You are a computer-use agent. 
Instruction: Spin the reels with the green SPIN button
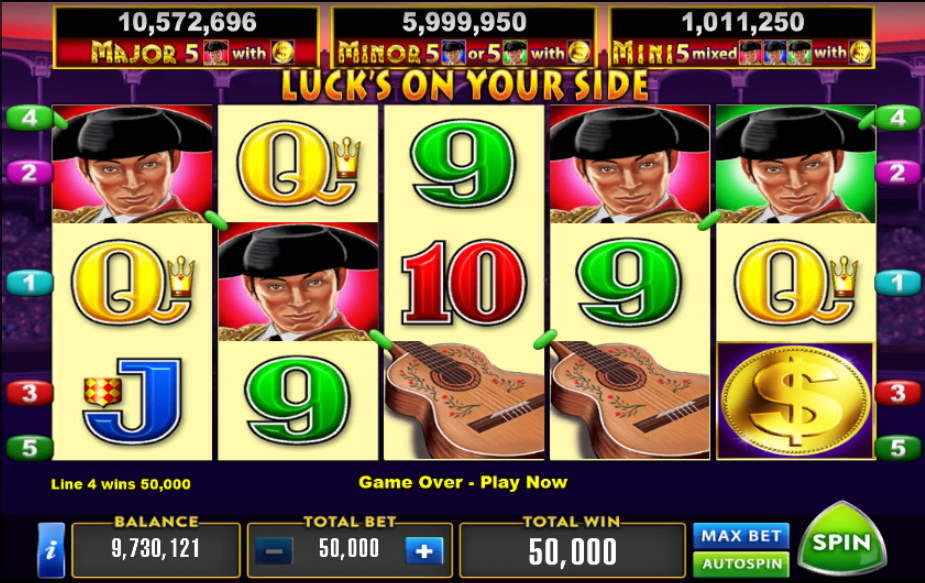(x=841, y=543)
